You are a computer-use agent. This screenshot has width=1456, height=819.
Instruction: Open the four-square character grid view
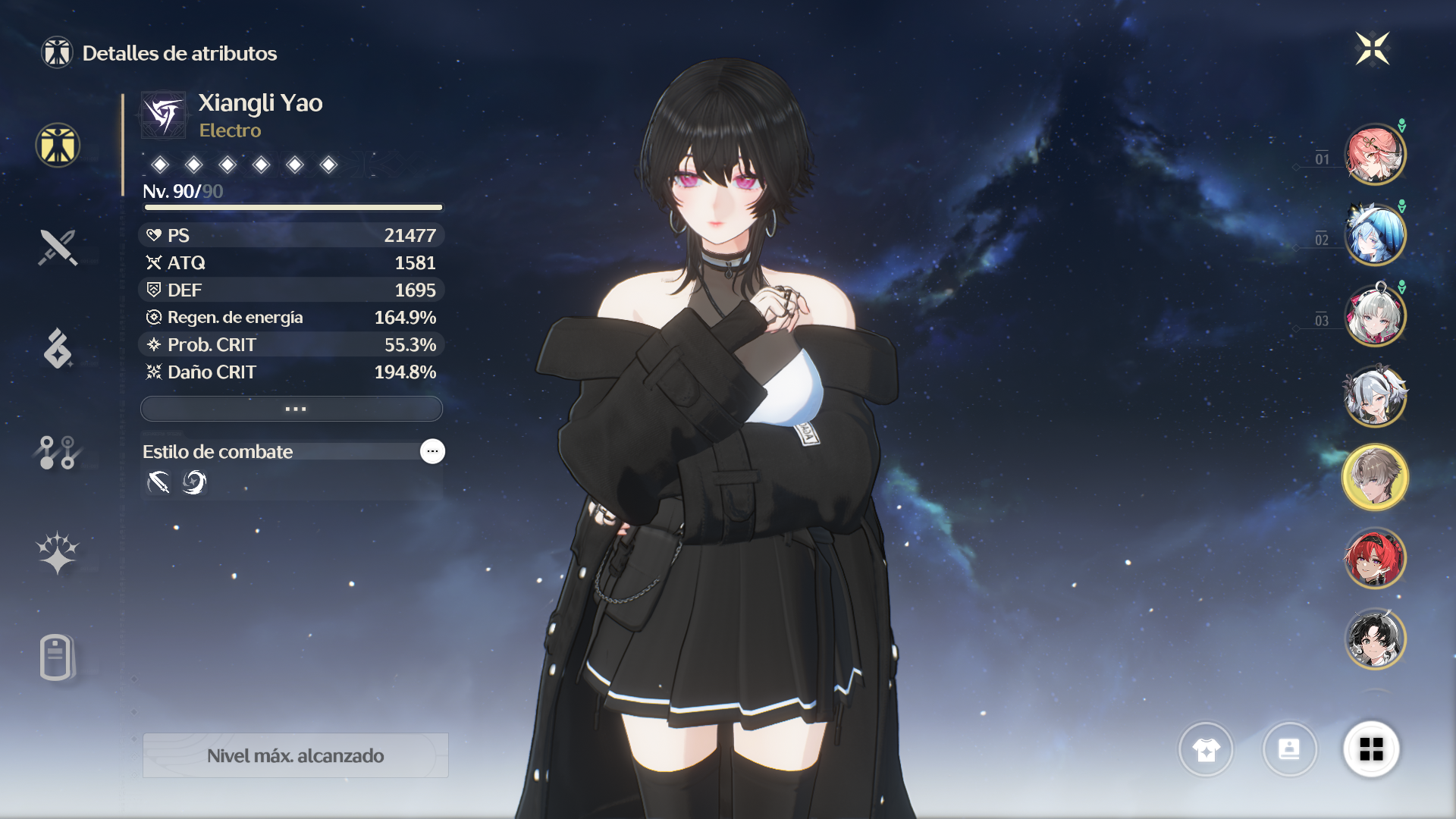pyautogui.click(x=1371, y=749)
